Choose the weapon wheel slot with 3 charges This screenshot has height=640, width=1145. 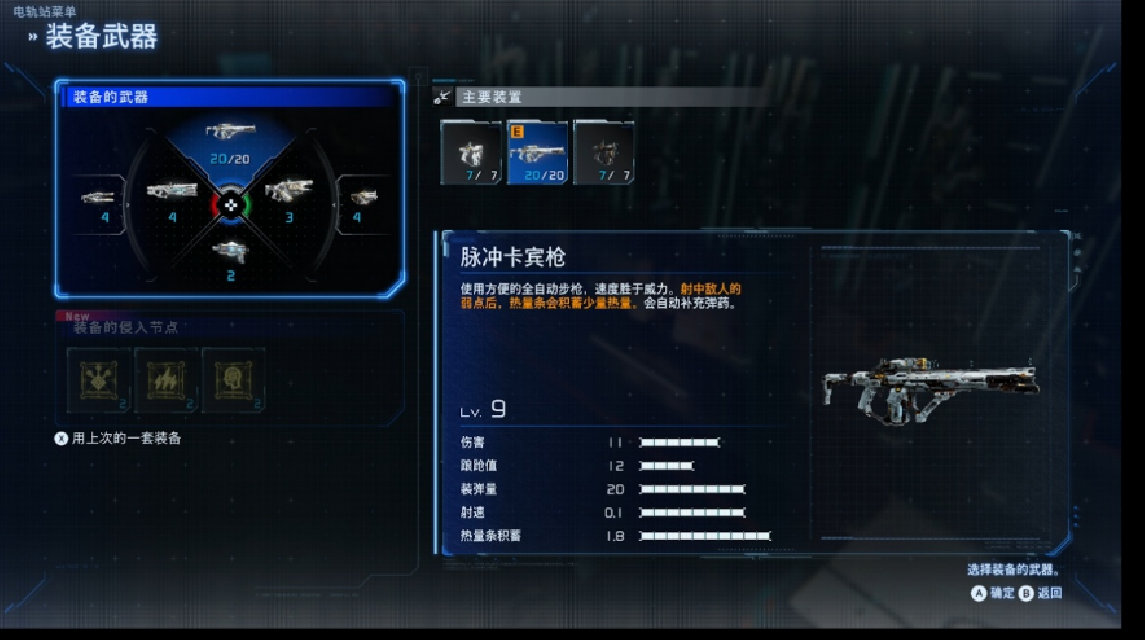point(289,200)
